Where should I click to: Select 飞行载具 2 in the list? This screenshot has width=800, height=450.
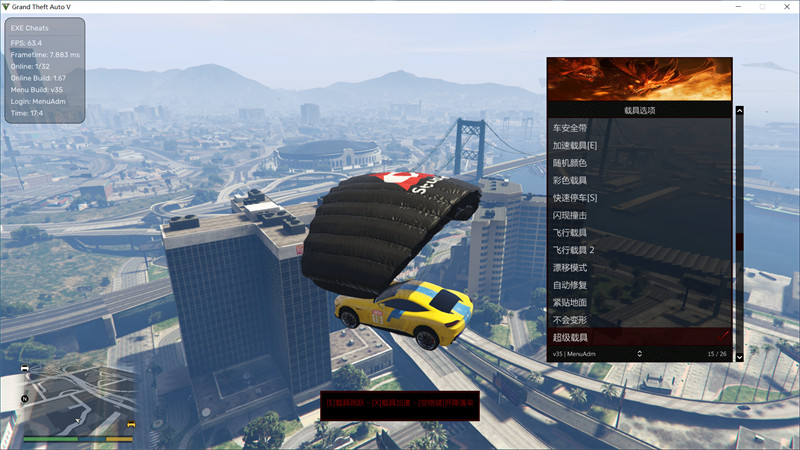click(574, 250)
